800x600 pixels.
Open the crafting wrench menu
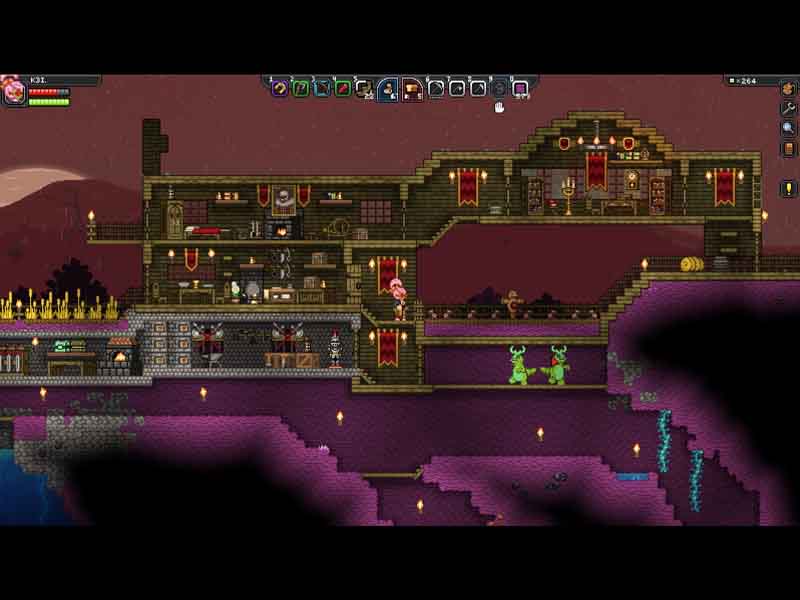(789, 108)
